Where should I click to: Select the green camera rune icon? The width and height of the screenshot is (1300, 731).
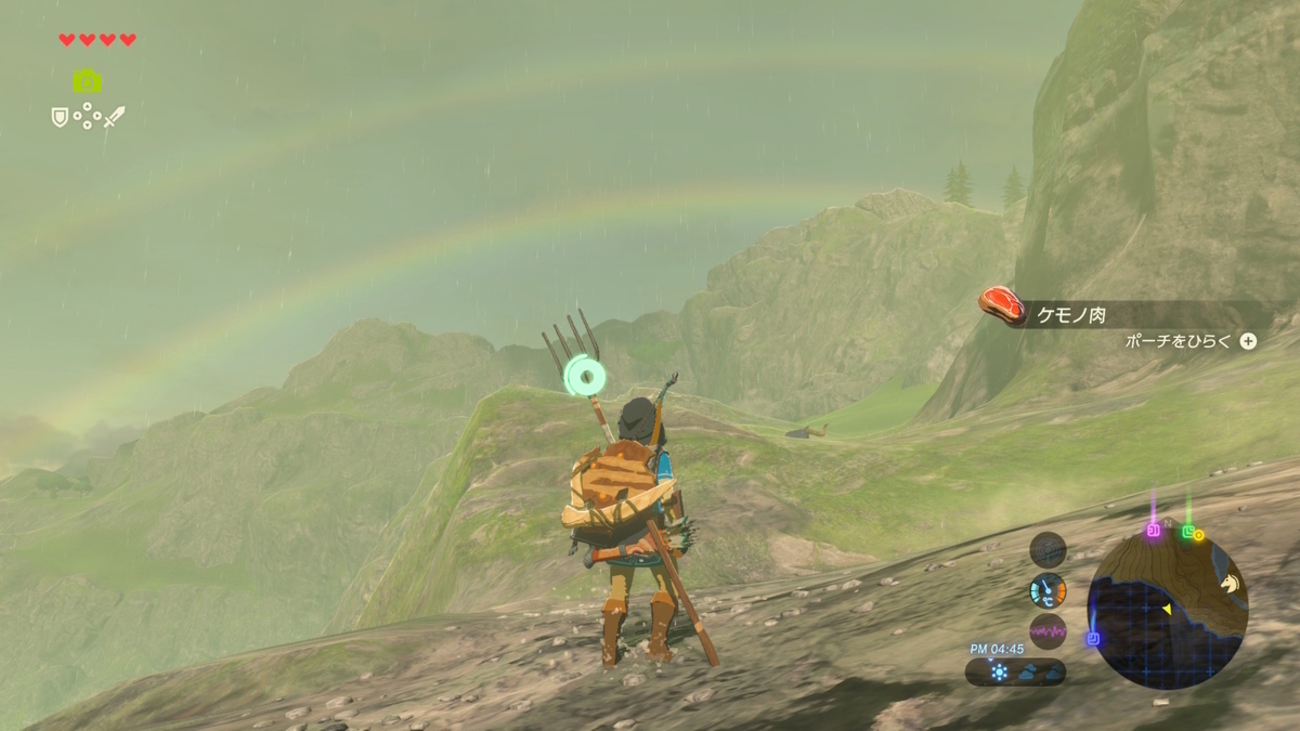(87, 81)
